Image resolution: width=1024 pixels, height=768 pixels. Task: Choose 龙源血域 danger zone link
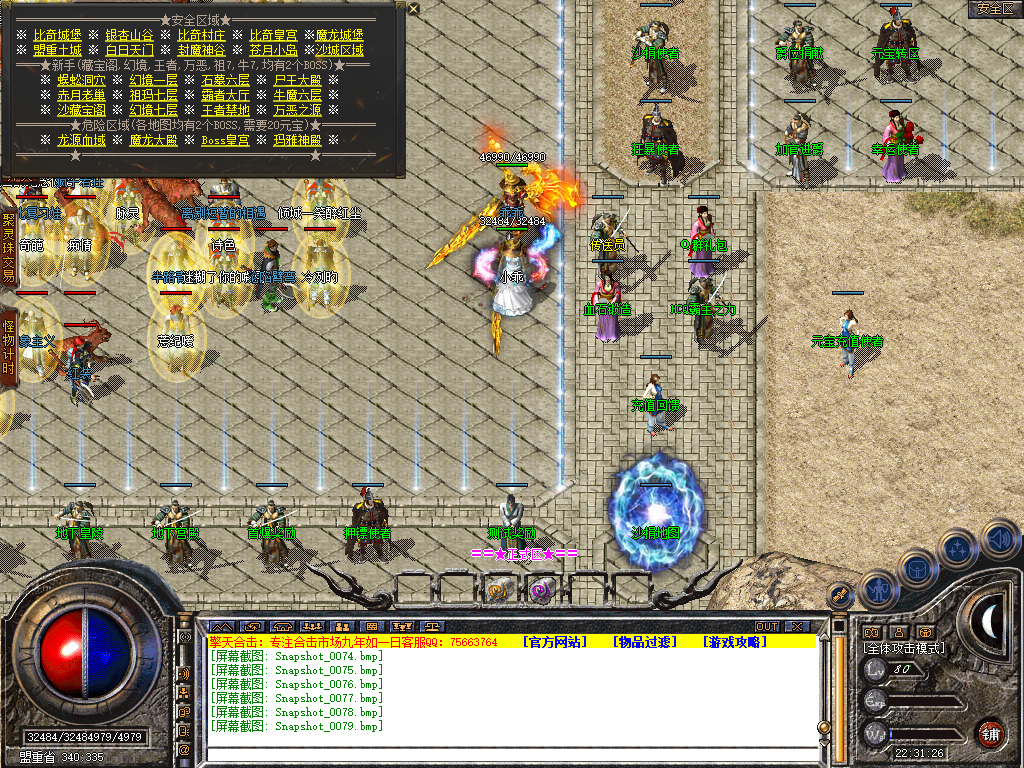click(82, 140)
